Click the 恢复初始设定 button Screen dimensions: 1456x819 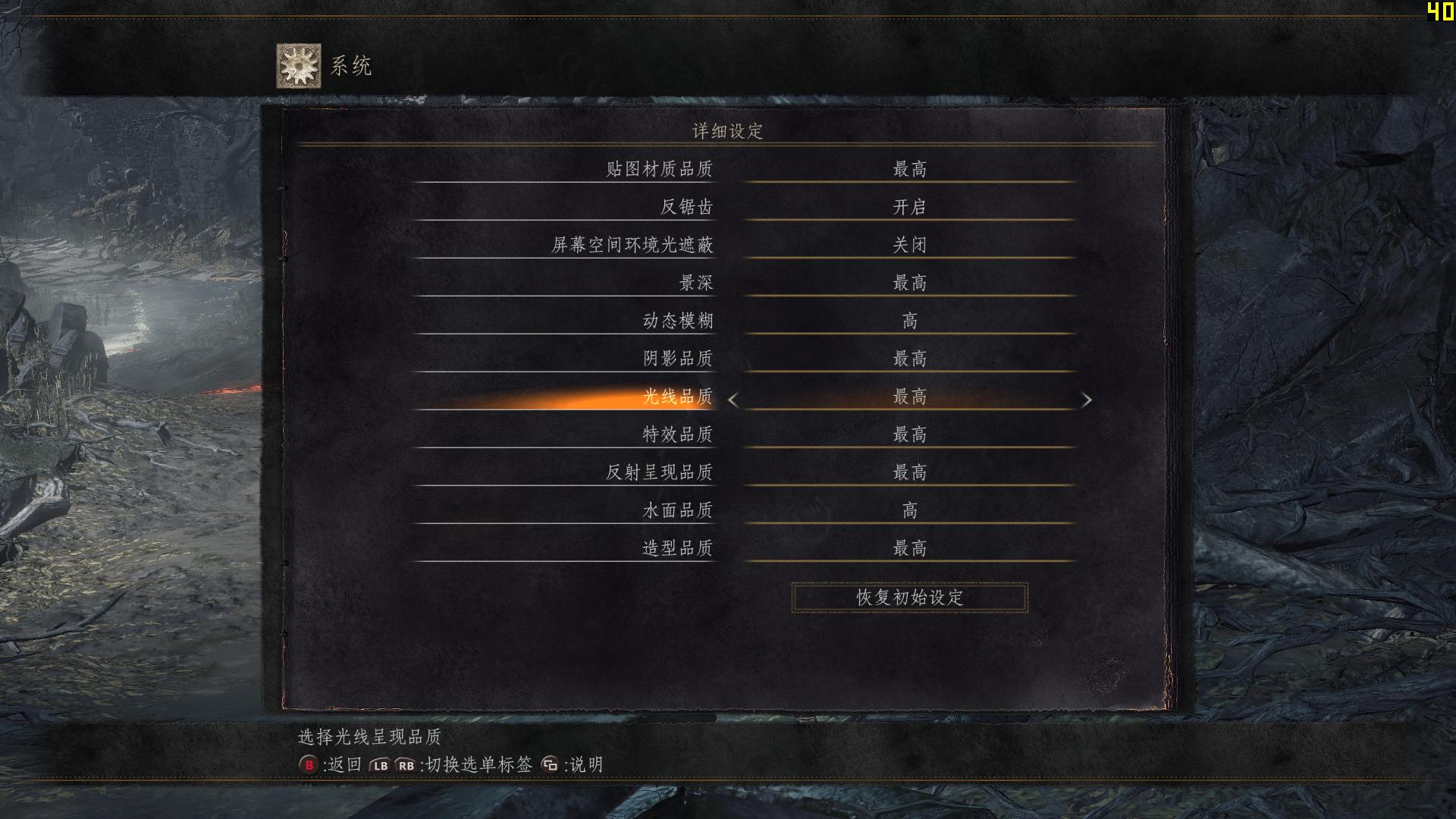908,596
